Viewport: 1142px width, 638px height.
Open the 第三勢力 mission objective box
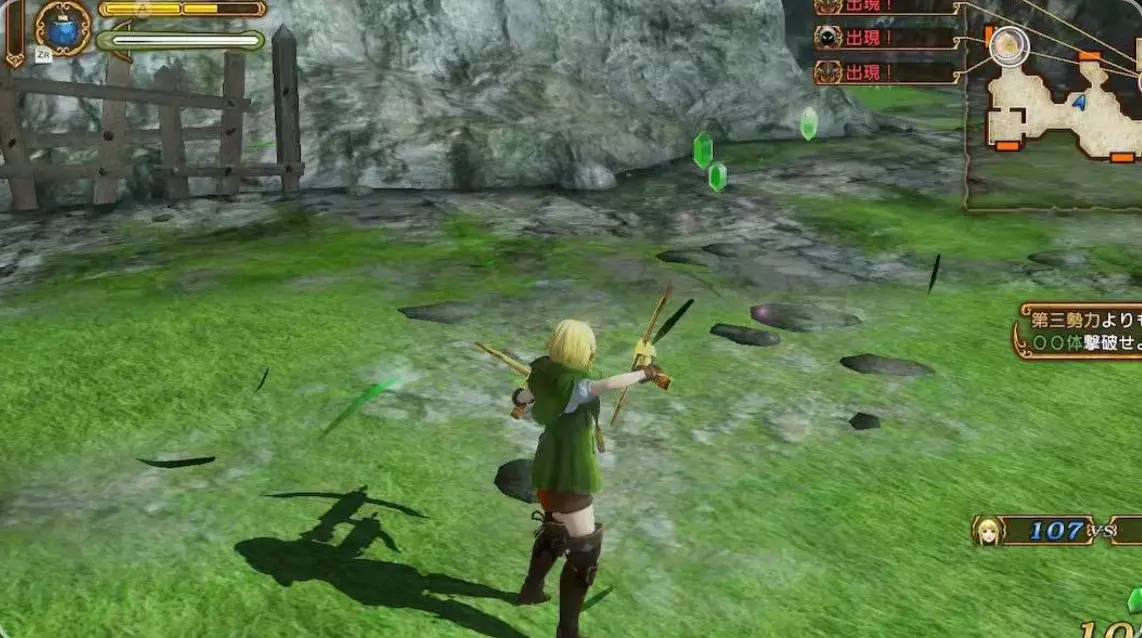tap(1078, 332)
